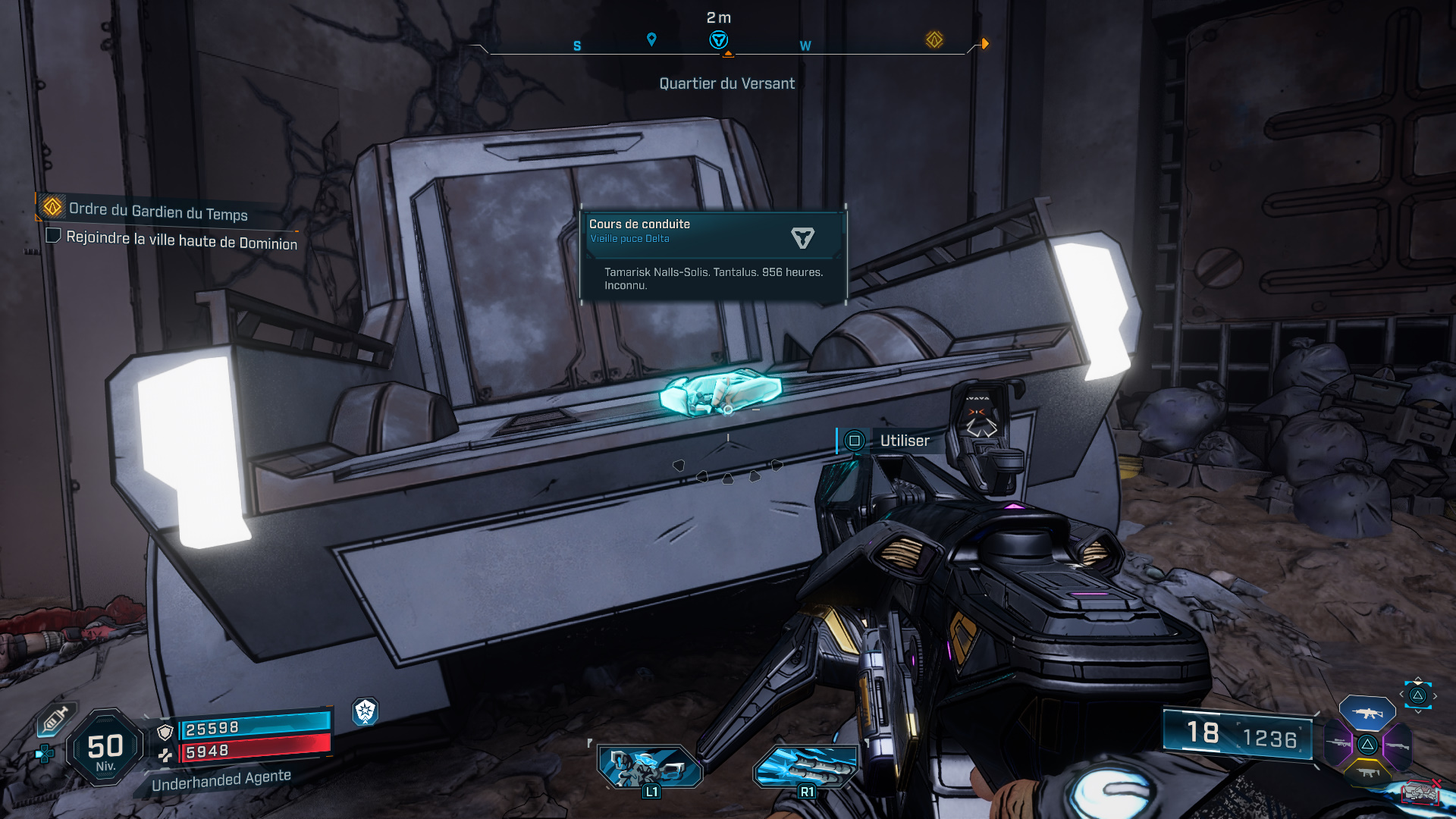Activate the R1 missile ordnance icon
Viewport: 1456px width, 819px height.
pos(806,766)
